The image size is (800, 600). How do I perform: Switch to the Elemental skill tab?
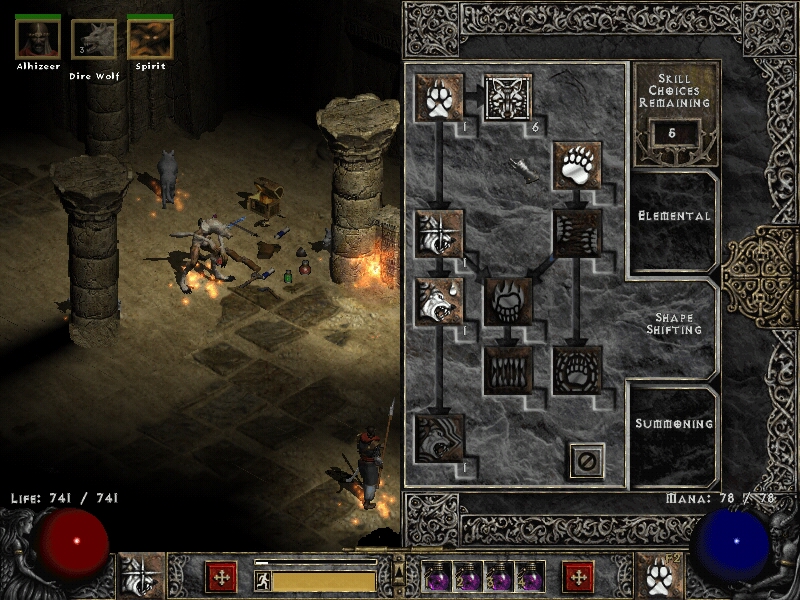[x=674, y=216]
